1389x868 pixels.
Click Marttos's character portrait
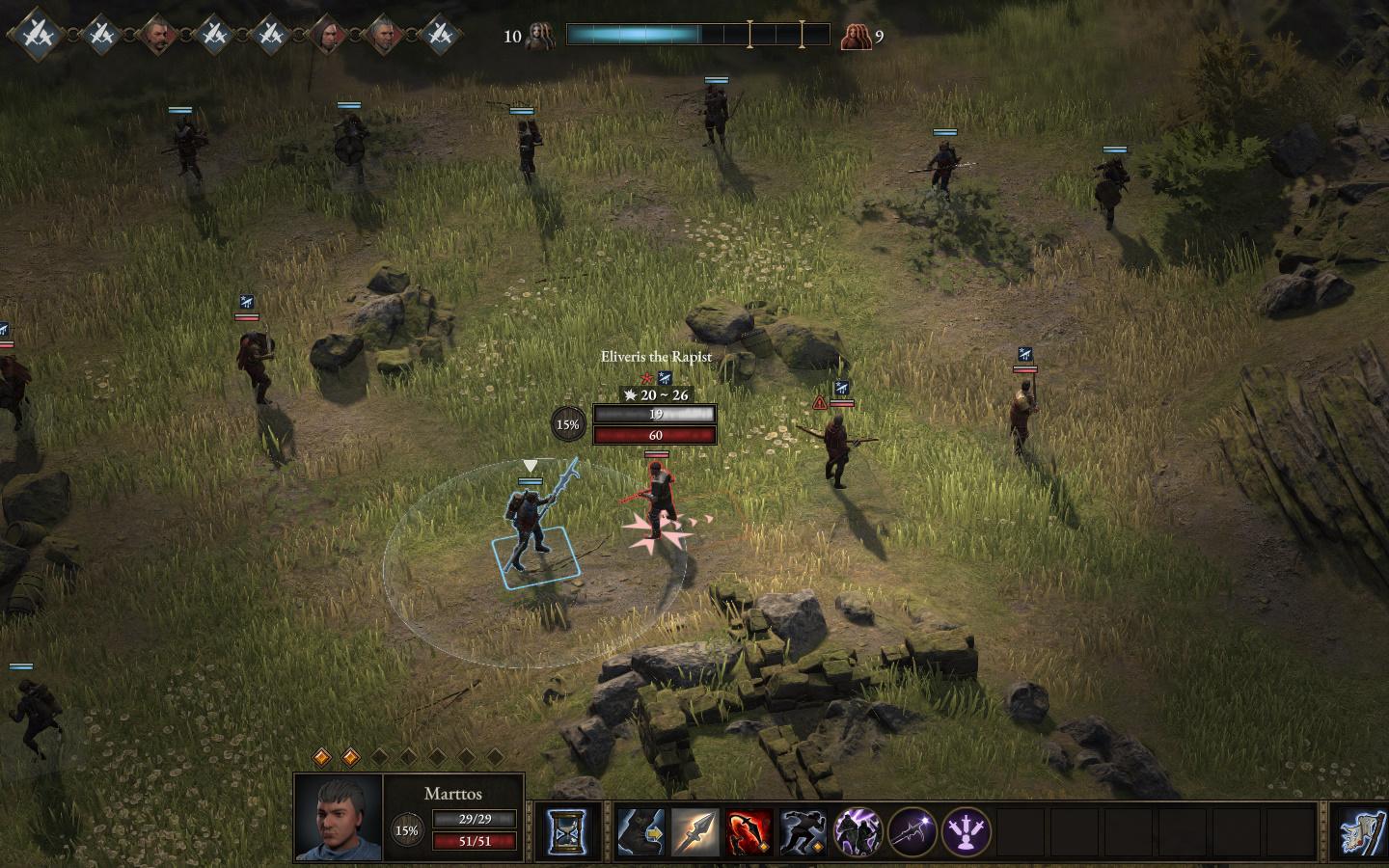[x=338, y=818]
